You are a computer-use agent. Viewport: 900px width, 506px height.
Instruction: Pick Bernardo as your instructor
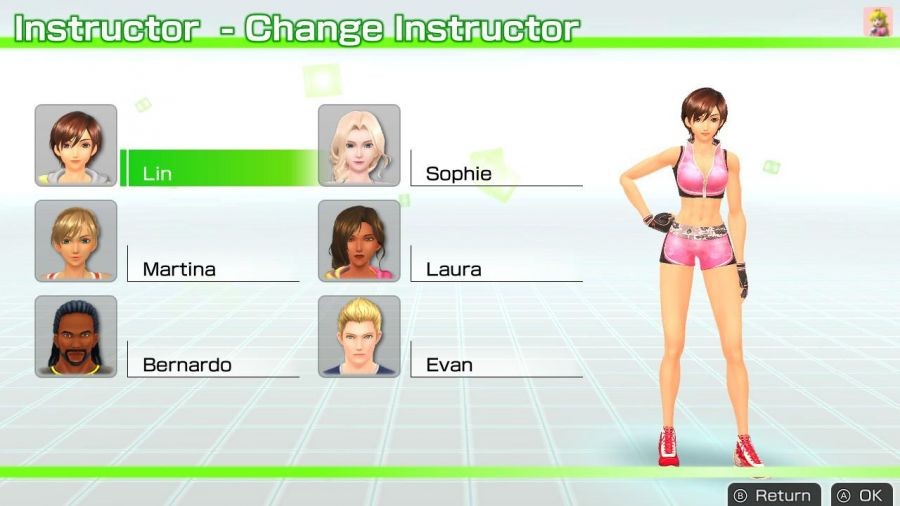coord(212,364)
